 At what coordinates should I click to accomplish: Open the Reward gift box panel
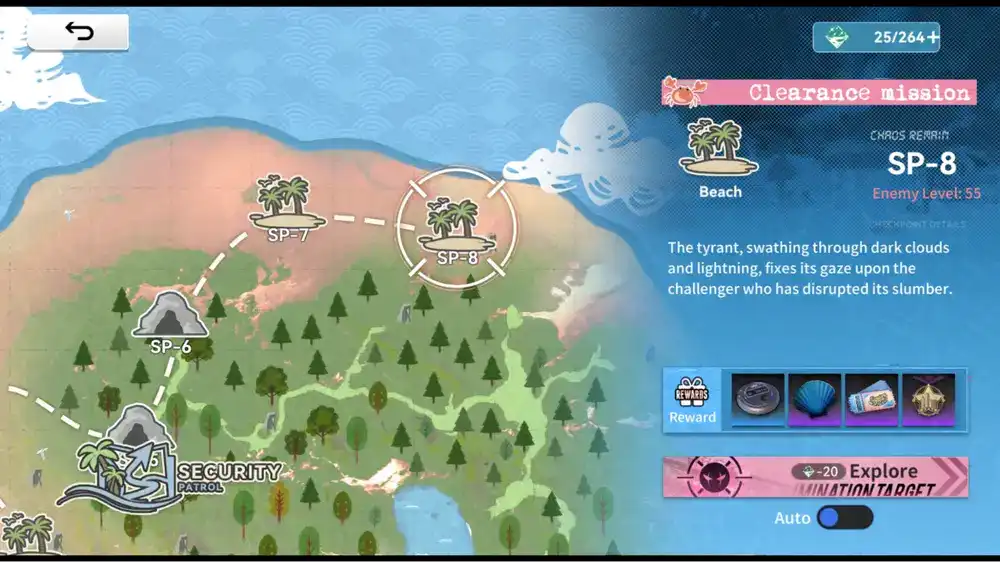click(x=692, y=400)
